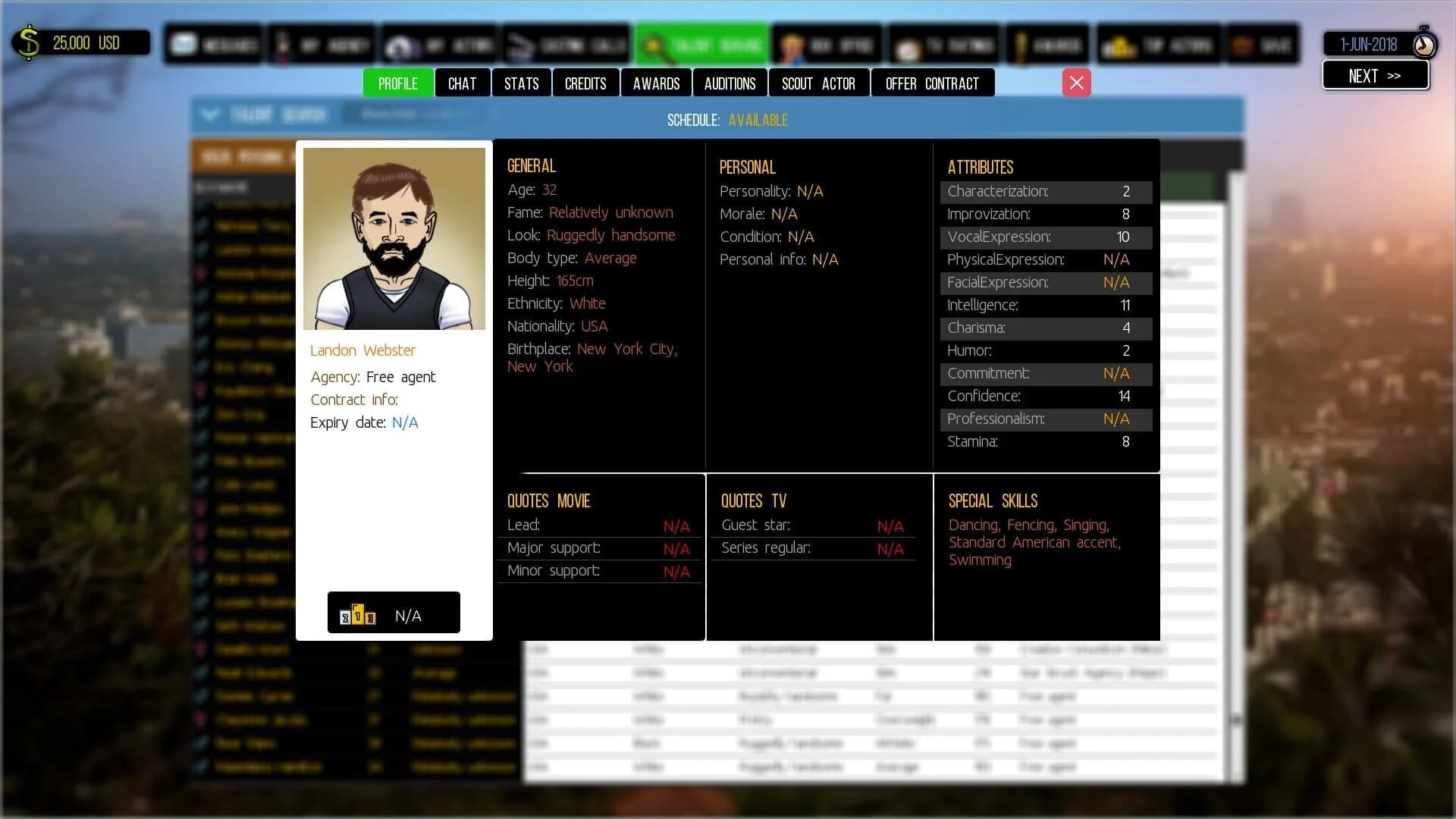The image size is (1456, 819).
Task: Open the Auditions tab
Action: [730, 83]
